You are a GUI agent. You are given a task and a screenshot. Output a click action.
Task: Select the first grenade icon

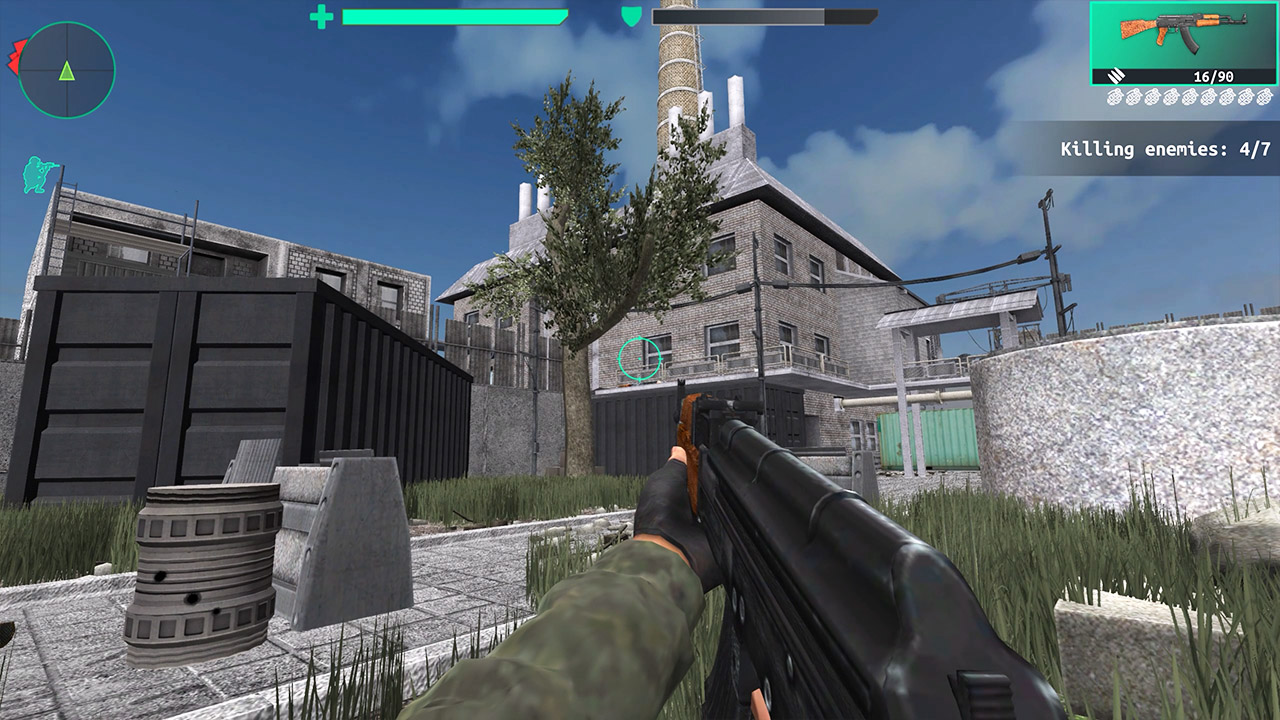point(1115,96)
